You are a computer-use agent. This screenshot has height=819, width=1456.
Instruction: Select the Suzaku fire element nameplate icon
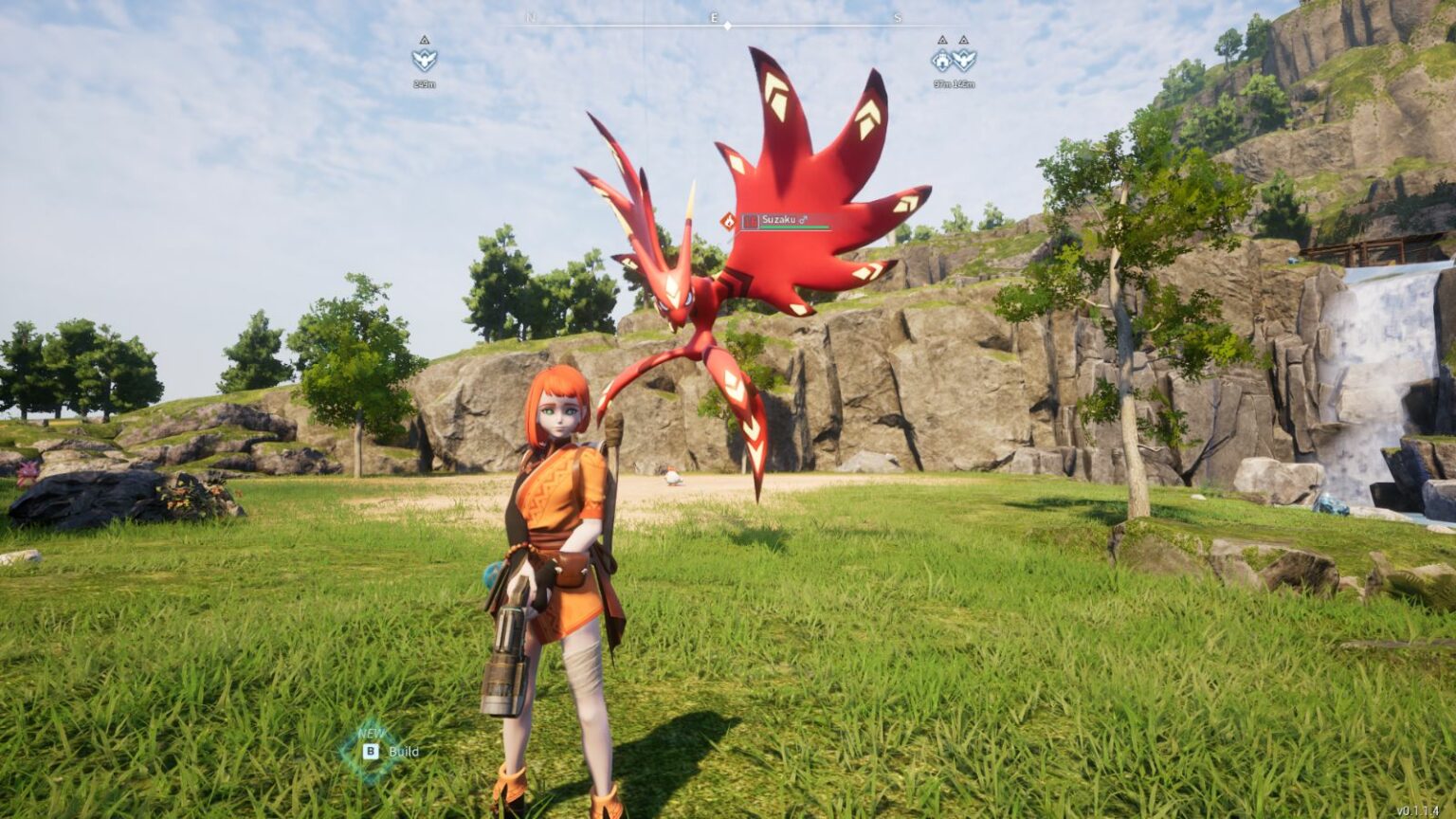pyautogui.click(x=728, y=221)
